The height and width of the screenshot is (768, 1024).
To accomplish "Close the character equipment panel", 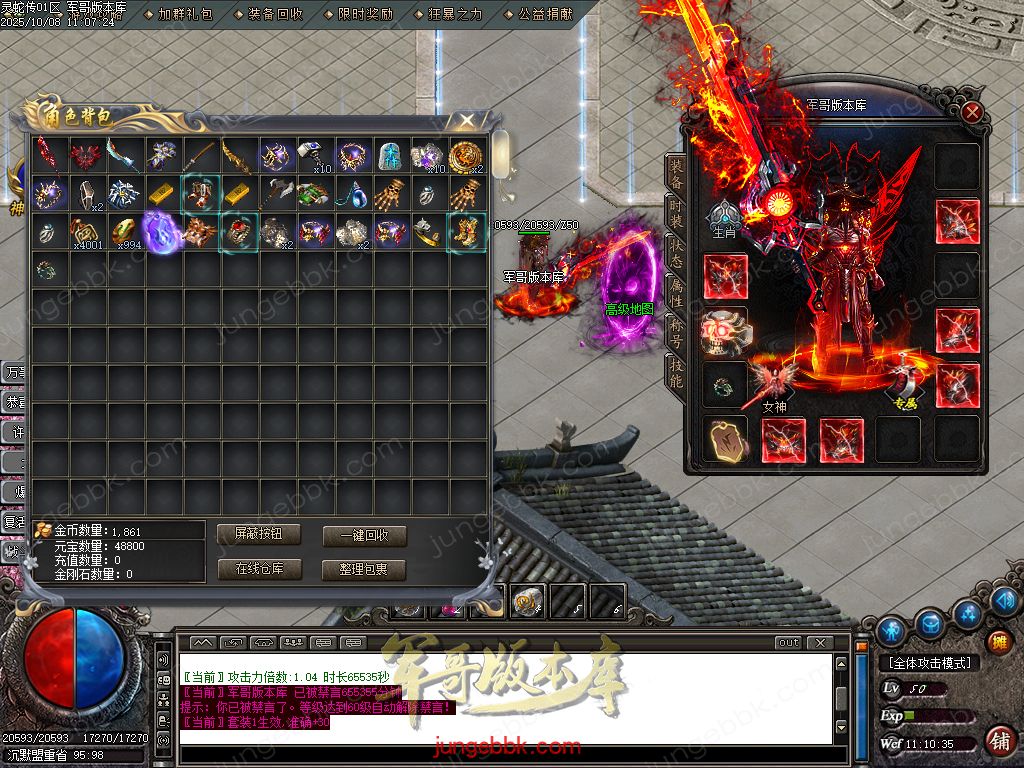I will coord(972,112).
